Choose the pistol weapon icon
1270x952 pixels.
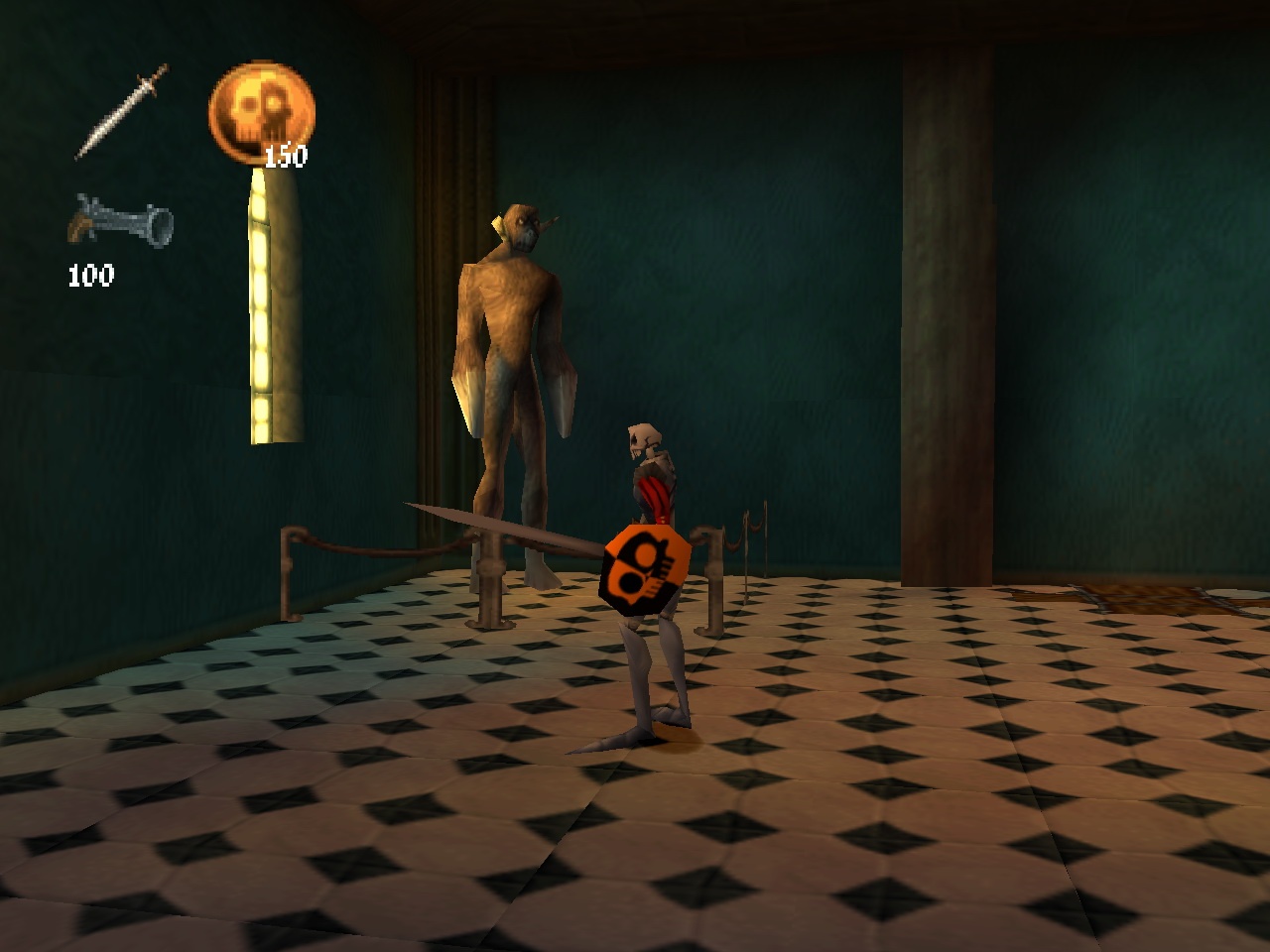click(120, 222)
